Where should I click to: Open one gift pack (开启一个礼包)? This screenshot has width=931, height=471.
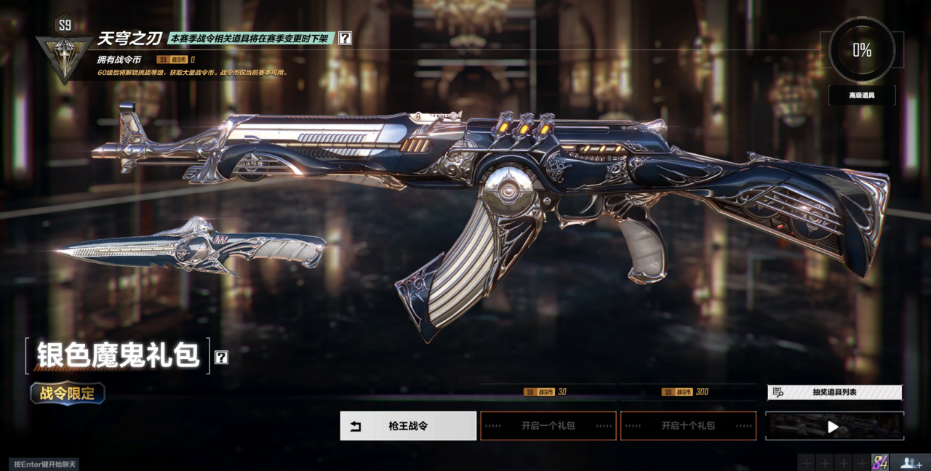tap(547, 426)
